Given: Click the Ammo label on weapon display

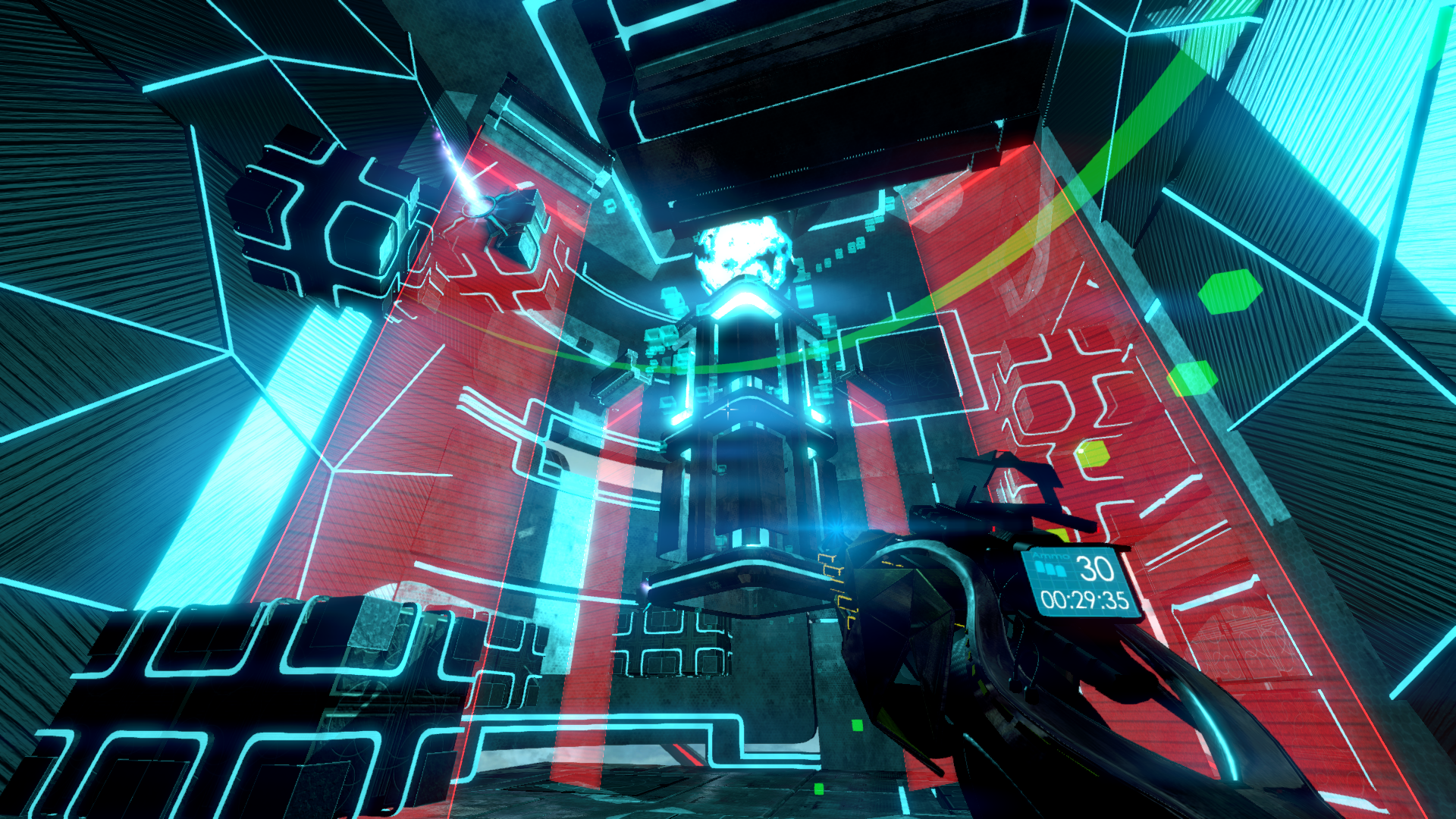Looking at the screenshot, I should click(x=1051, y=555).
